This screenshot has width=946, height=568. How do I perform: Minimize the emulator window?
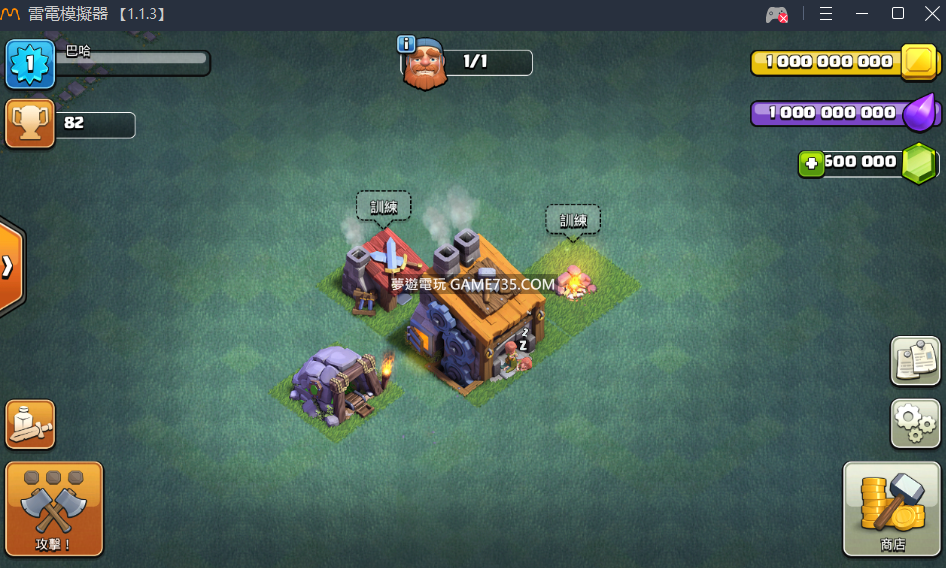coord(862,14)
